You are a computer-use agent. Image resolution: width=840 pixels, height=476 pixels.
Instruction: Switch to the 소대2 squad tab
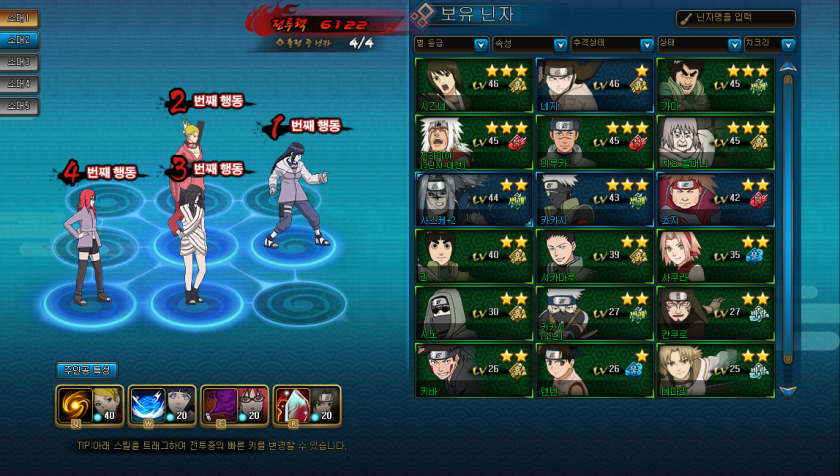19,40
